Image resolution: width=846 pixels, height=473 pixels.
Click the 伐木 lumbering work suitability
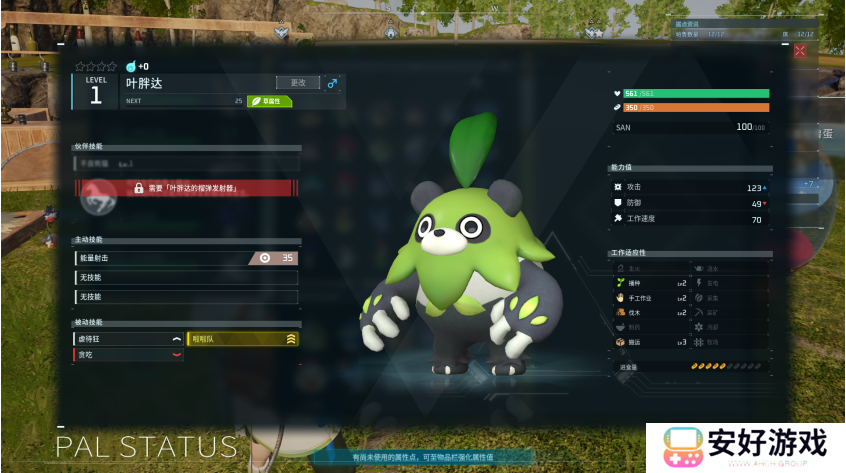pos(651,313)
